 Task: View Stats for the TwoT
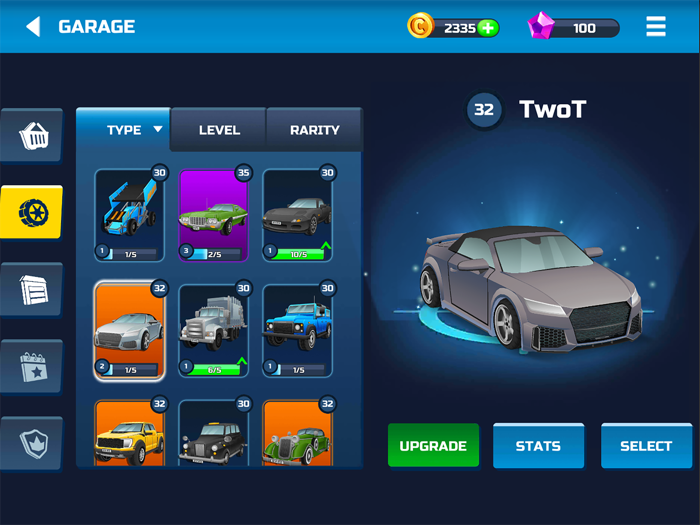pyautogui.click(x=538, y=446)
